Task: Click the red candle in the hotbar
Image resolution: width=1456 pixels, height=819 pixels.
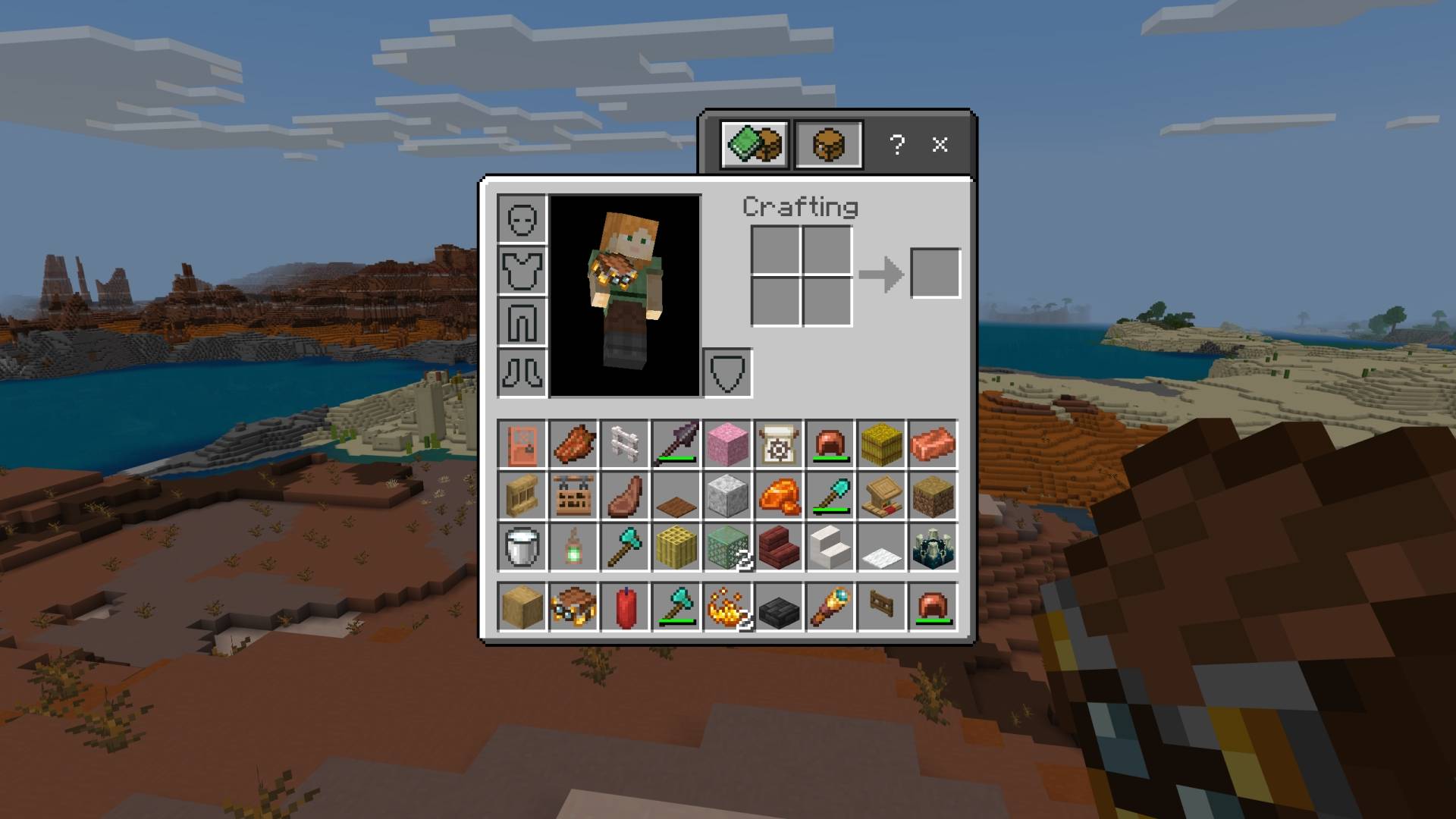Action: click(625, 604)
